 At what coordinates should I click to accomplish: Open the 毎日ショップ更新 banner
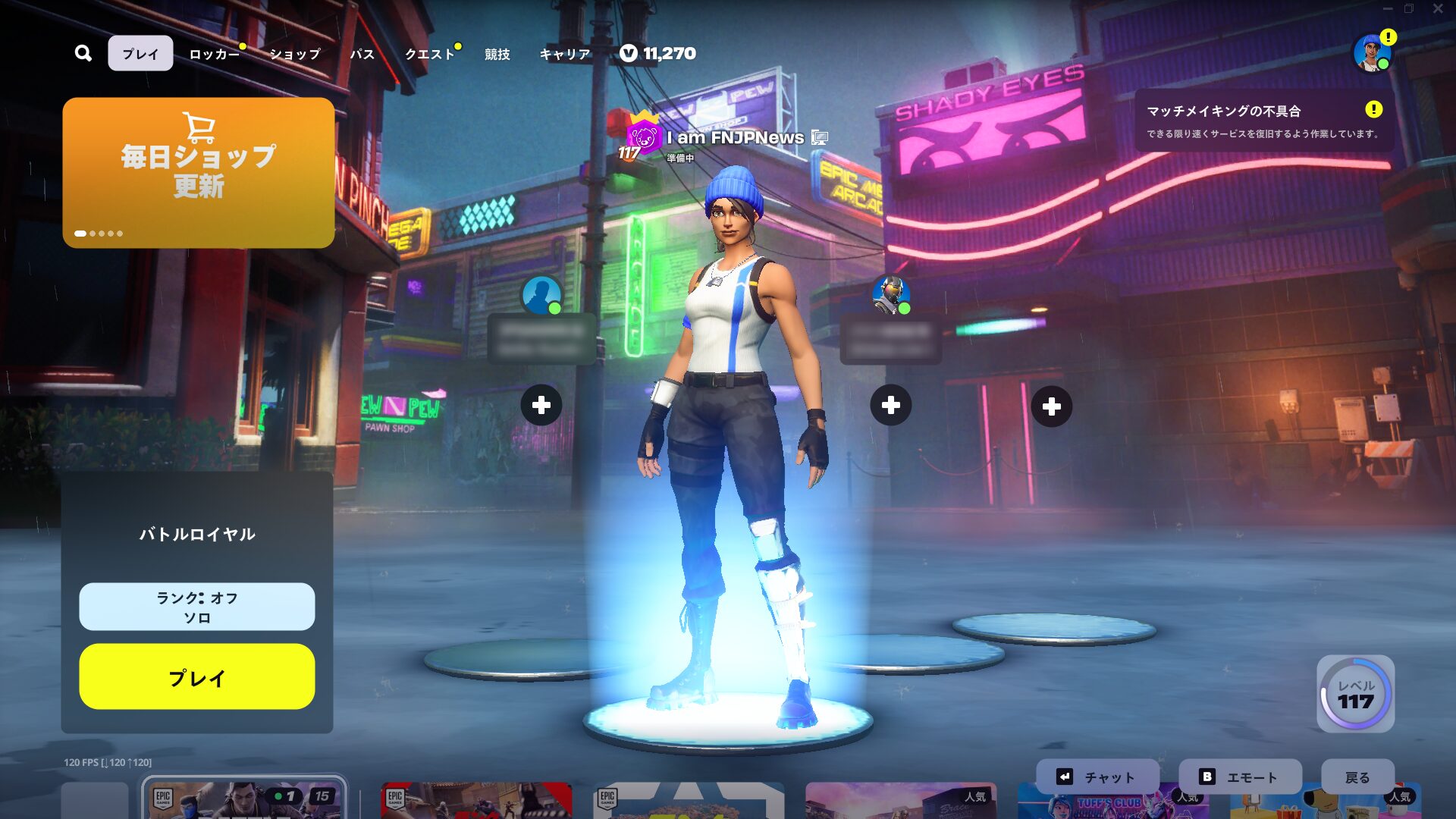pyautogui.click(x=199, y=172)
